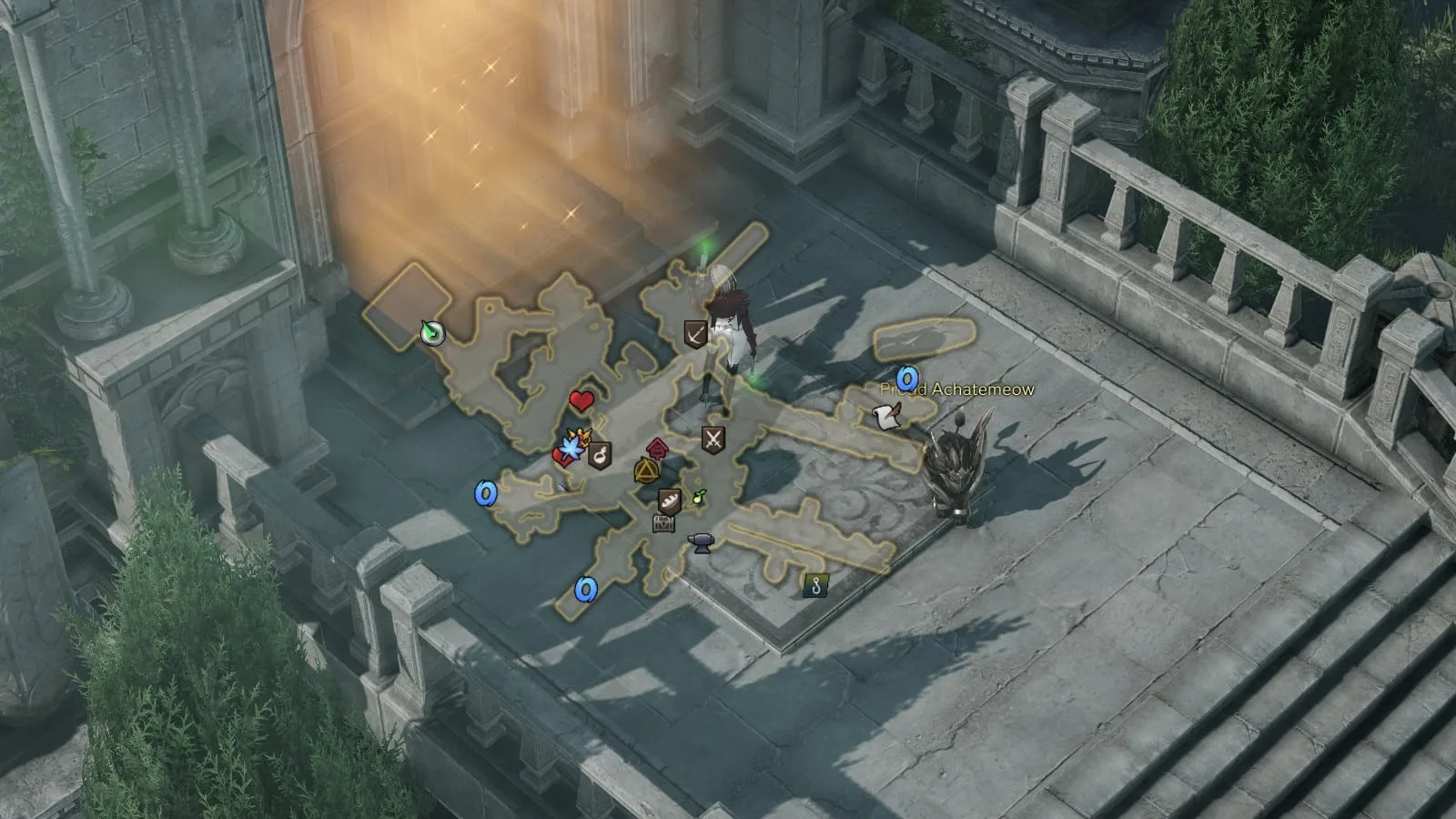1456x819 pixels.
Task: Click the treasure chest storage marker
Action: [663, 522]
